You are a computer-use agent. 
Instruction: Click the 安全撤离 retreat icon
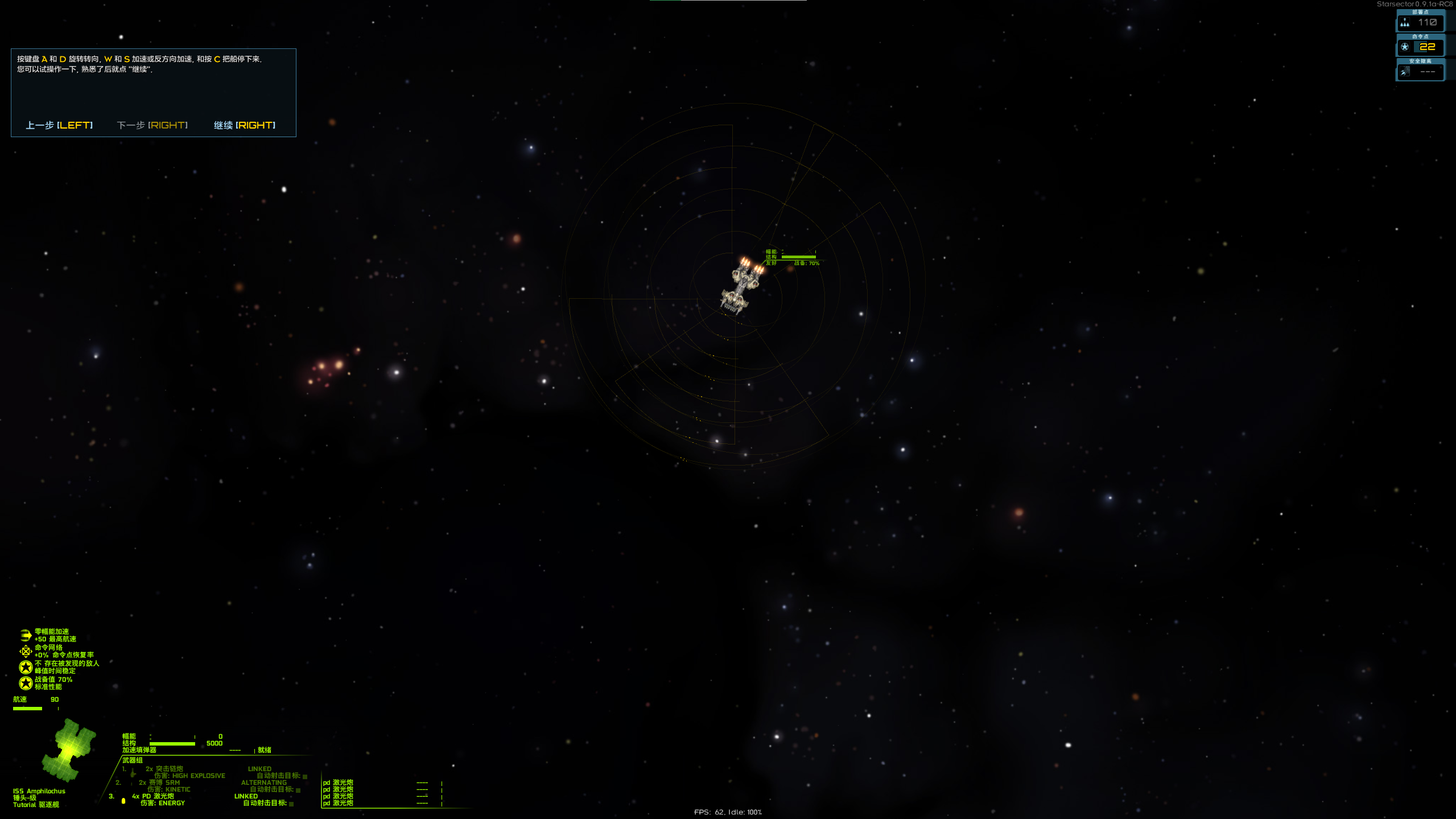coord(1405,72)
